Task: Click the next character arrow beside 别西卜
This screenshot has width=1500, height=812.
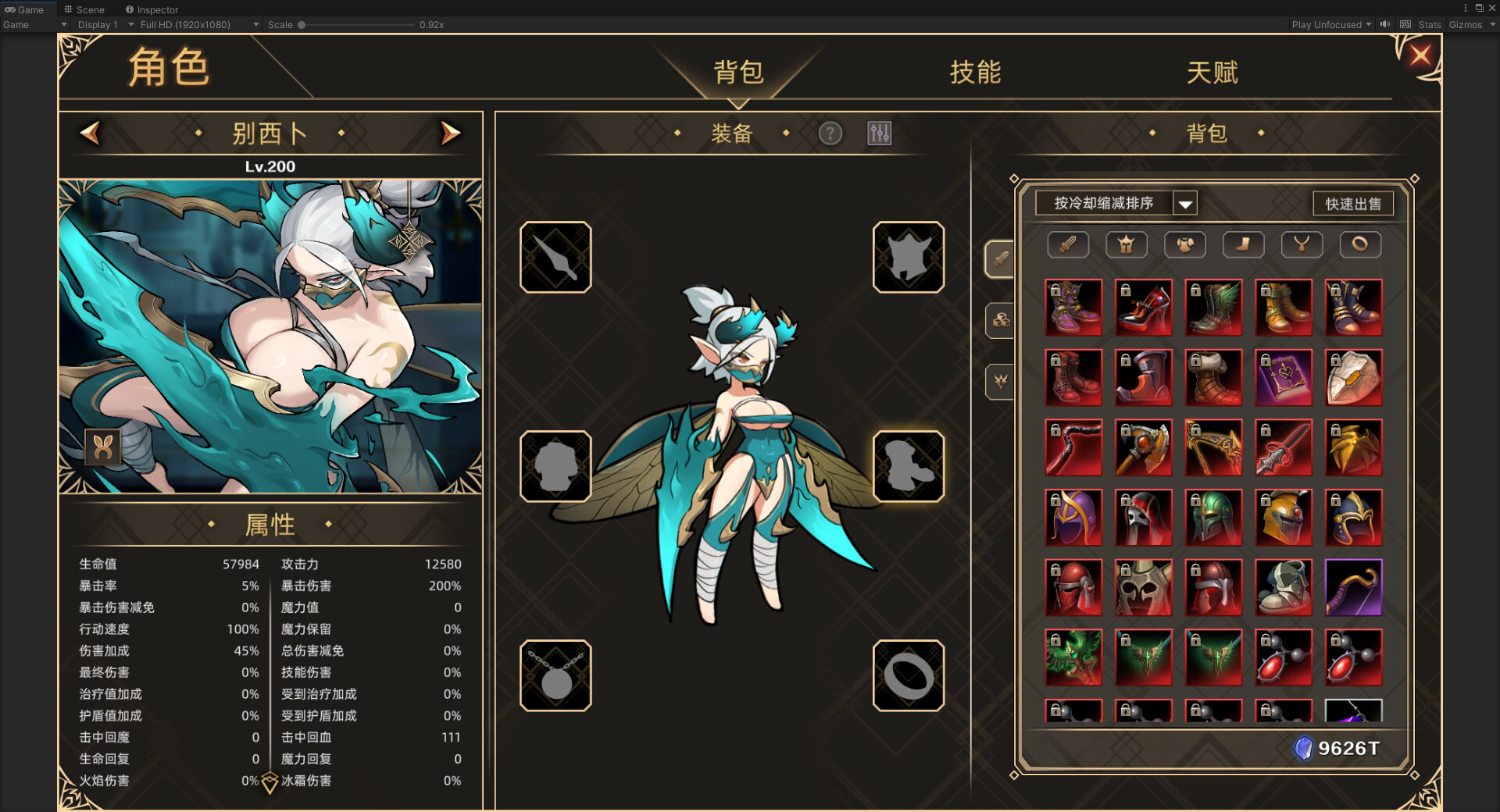Action: (x=449, y=134)
